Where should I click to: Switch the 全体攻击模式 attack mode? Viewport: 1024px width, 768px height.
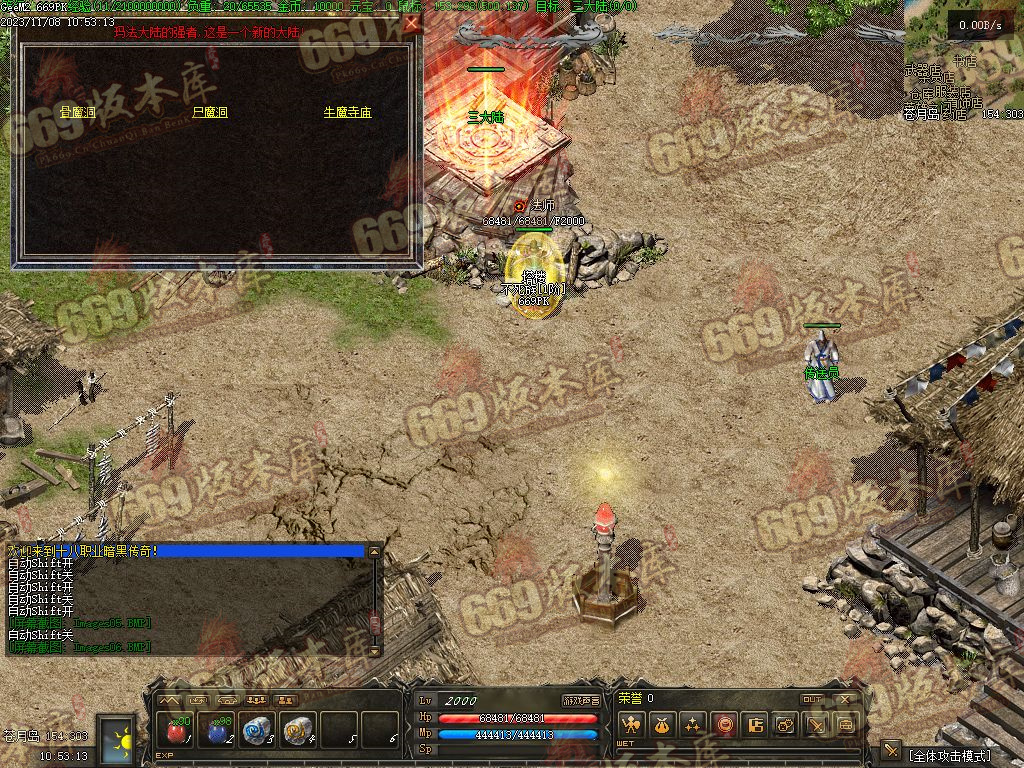949,755
